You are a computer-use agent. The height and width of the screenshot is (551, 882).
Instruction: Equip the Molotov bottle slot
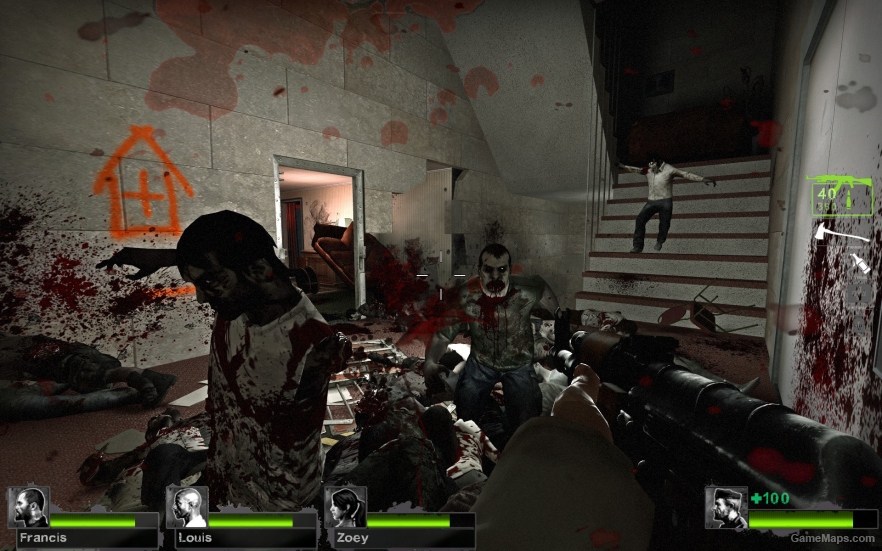(860, 264)
